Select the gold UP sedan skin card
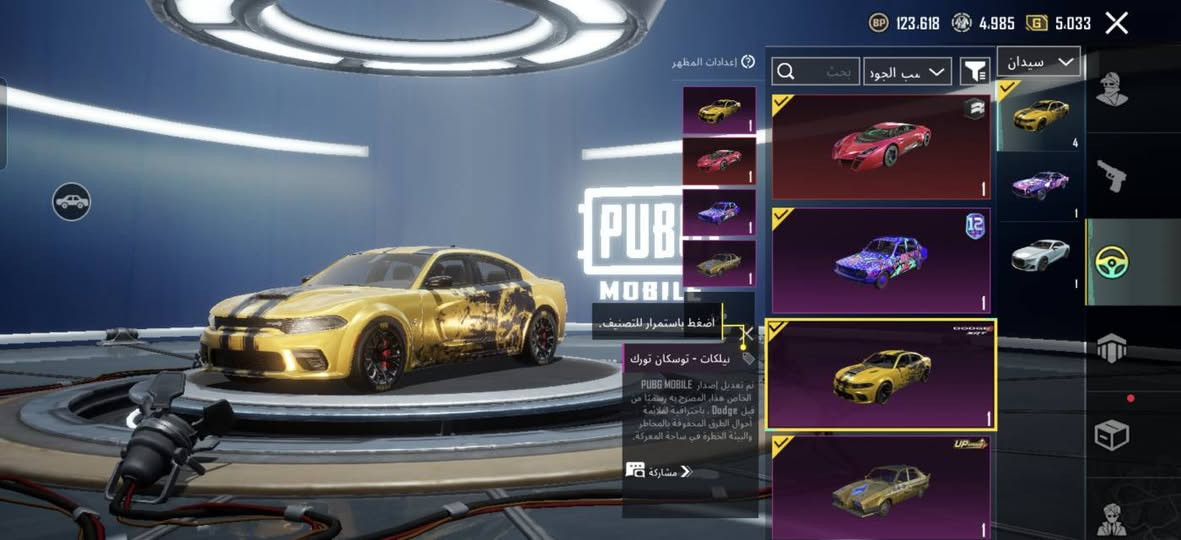The height and width of the screenshot is (540, 1181). [x=881, y=486]
